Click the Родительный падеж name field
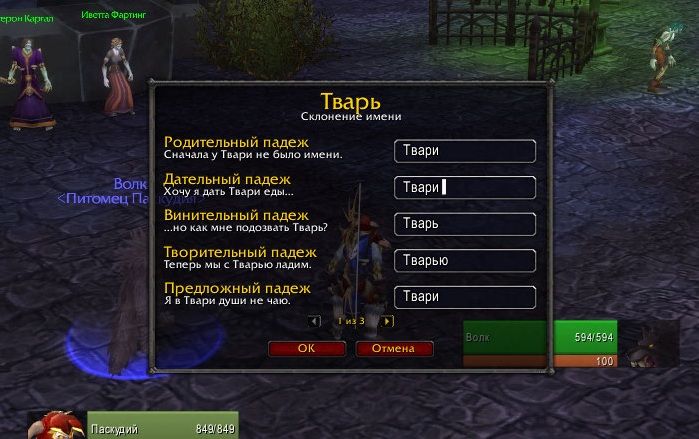699x439 pixels. point(465,151)
